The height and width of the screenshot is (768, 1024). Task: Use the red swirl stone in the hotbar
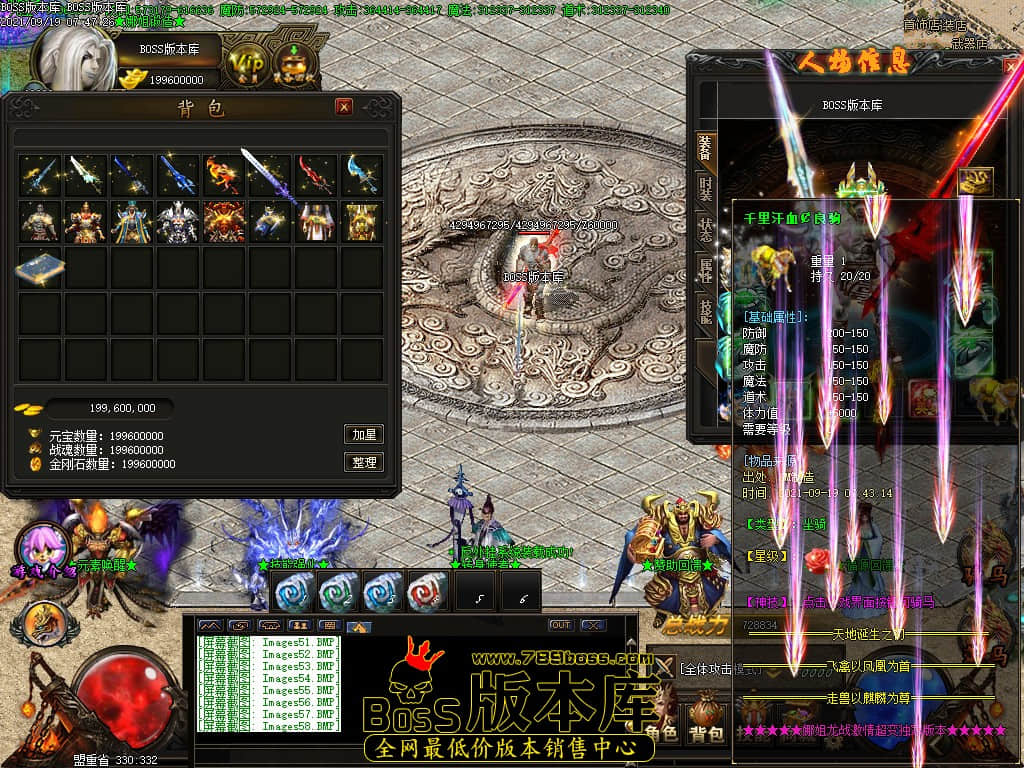point(427,592)
